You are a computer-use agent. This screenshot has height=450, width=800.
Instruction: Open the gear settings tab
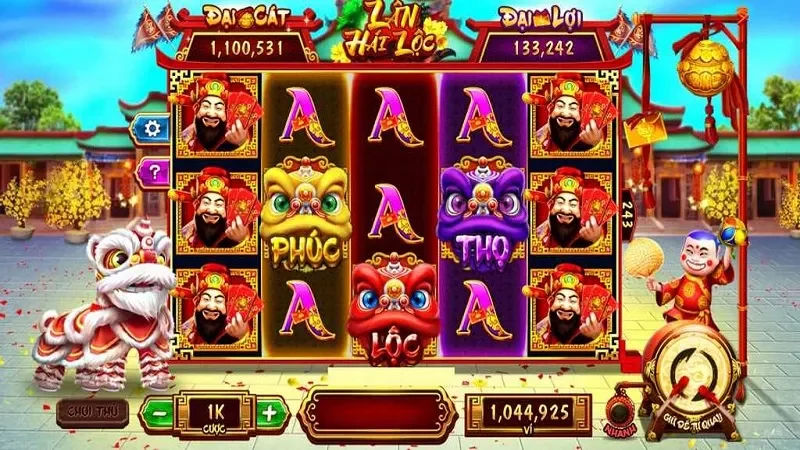coord(153,128)
